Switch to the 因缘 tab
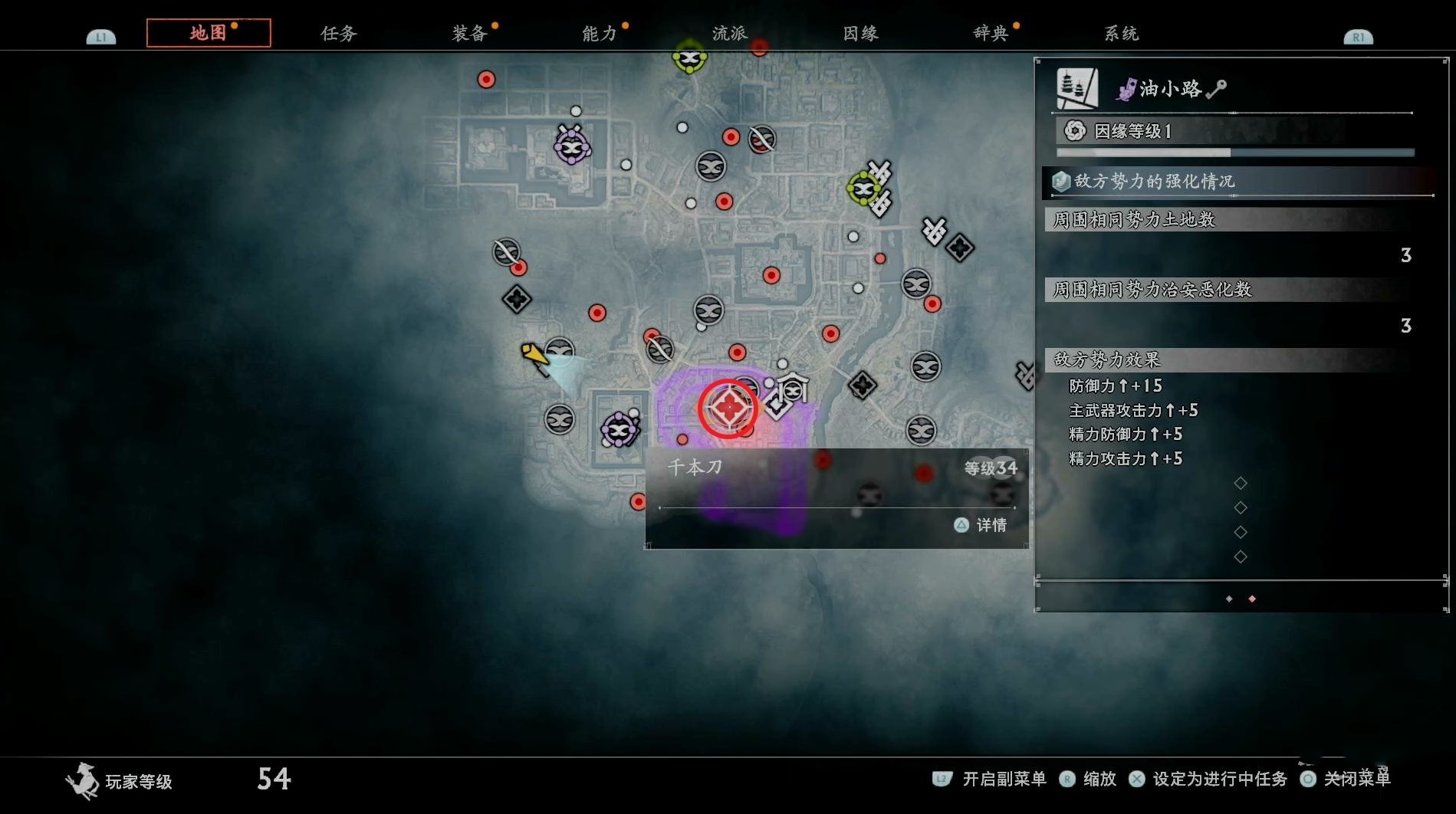1456x814 pixels. pyautogui.click(x=860, y=33)
